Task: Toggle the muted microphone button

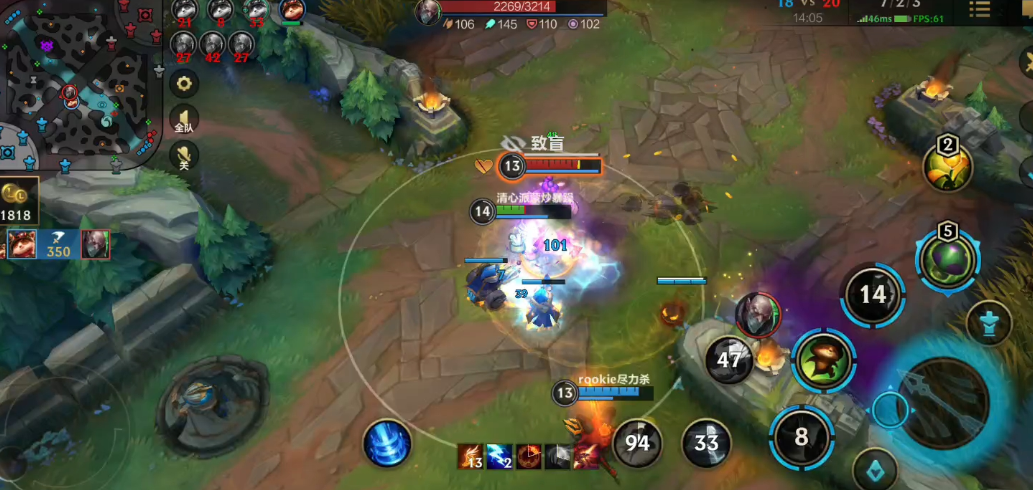Action: (x=183, y=156)
